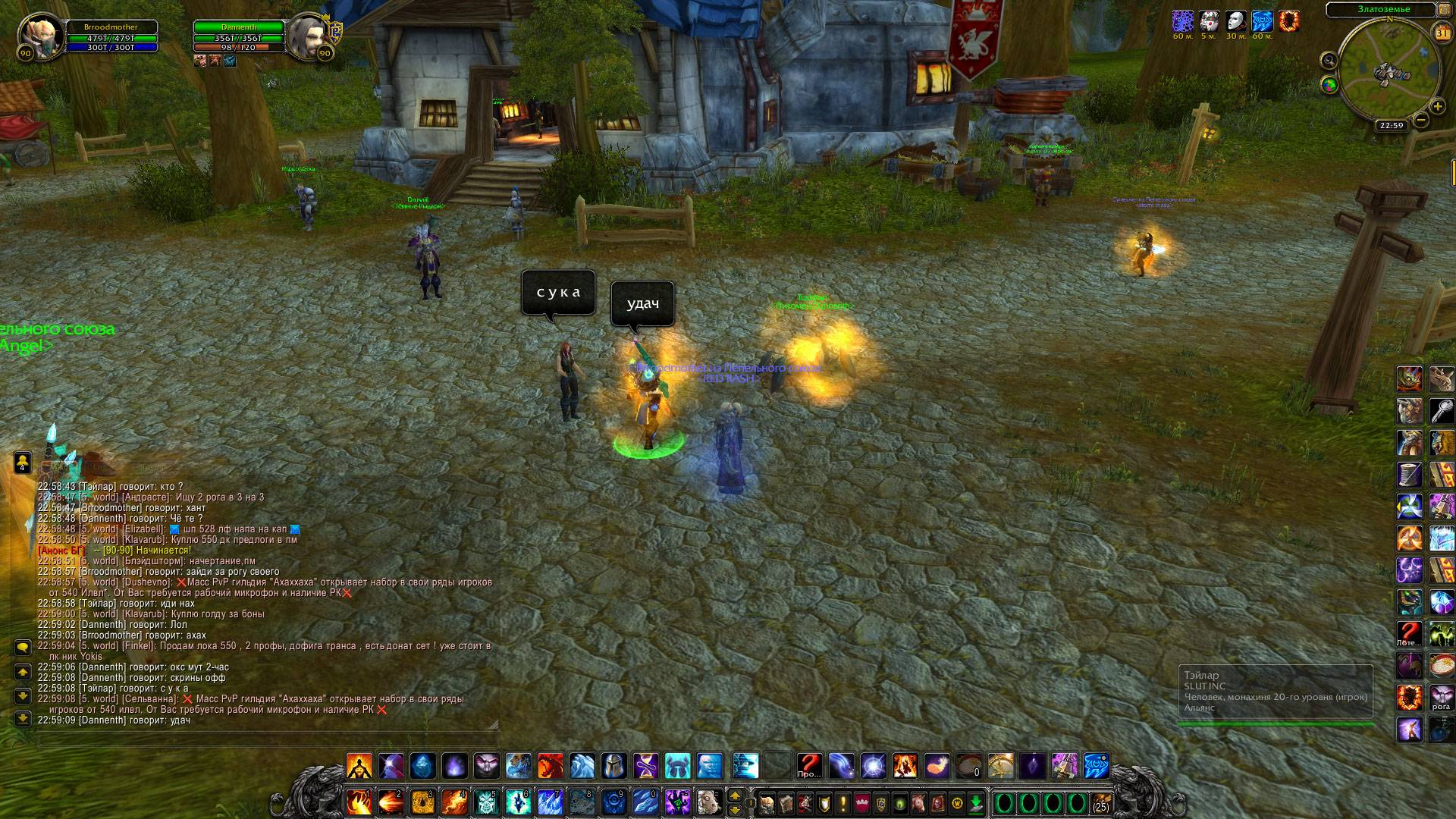1456x819 pixels.
Task: Click the white mask buff icon
Action: coord(1236,20)
